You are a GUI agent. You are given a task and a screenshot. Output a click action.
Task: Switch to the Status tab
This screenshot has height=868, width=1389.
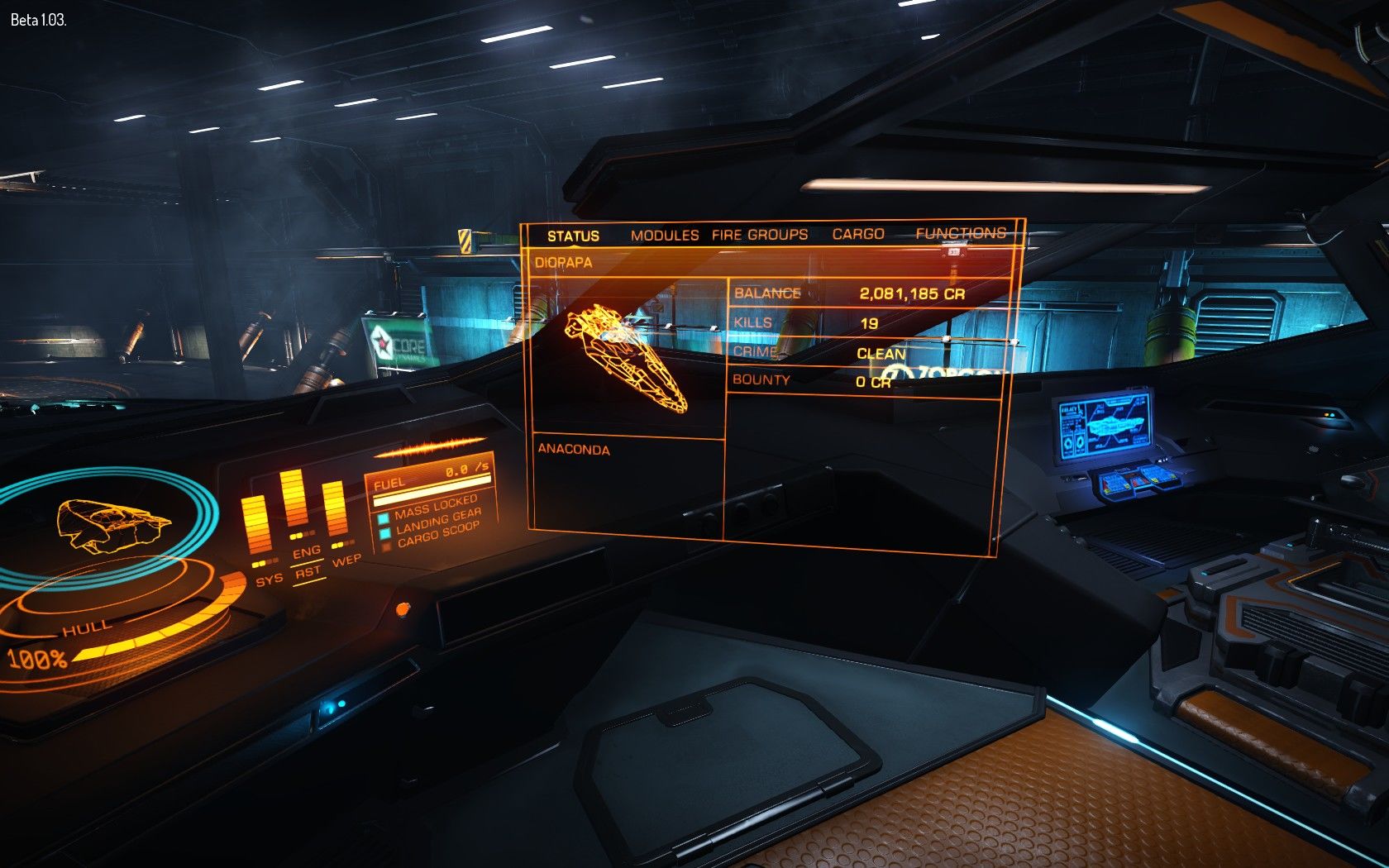(x=573, y=236)
